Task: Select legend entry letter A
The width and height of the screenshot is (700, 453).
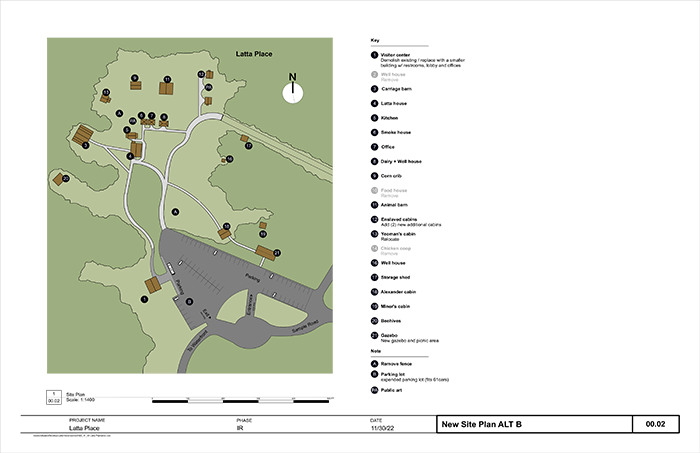Action: point(374,363)
